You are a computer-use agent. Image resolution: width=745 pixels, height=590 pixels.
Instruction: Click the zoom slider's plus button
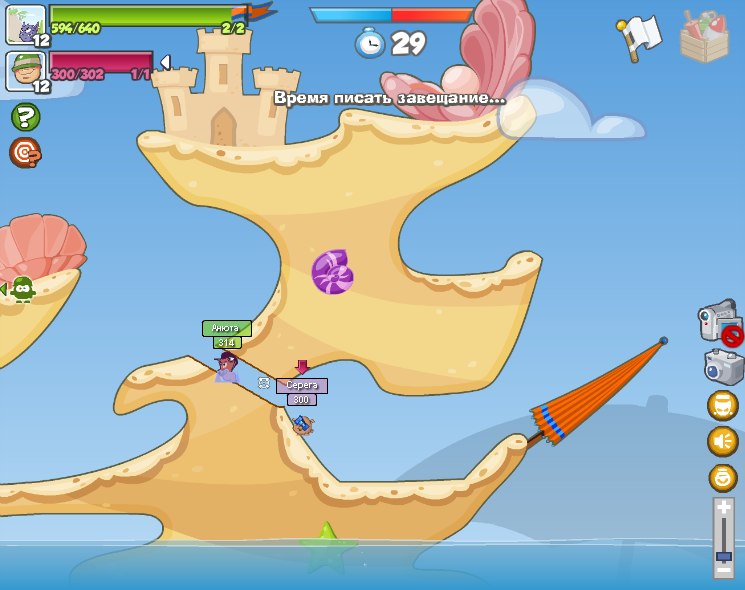pos(724,508)
